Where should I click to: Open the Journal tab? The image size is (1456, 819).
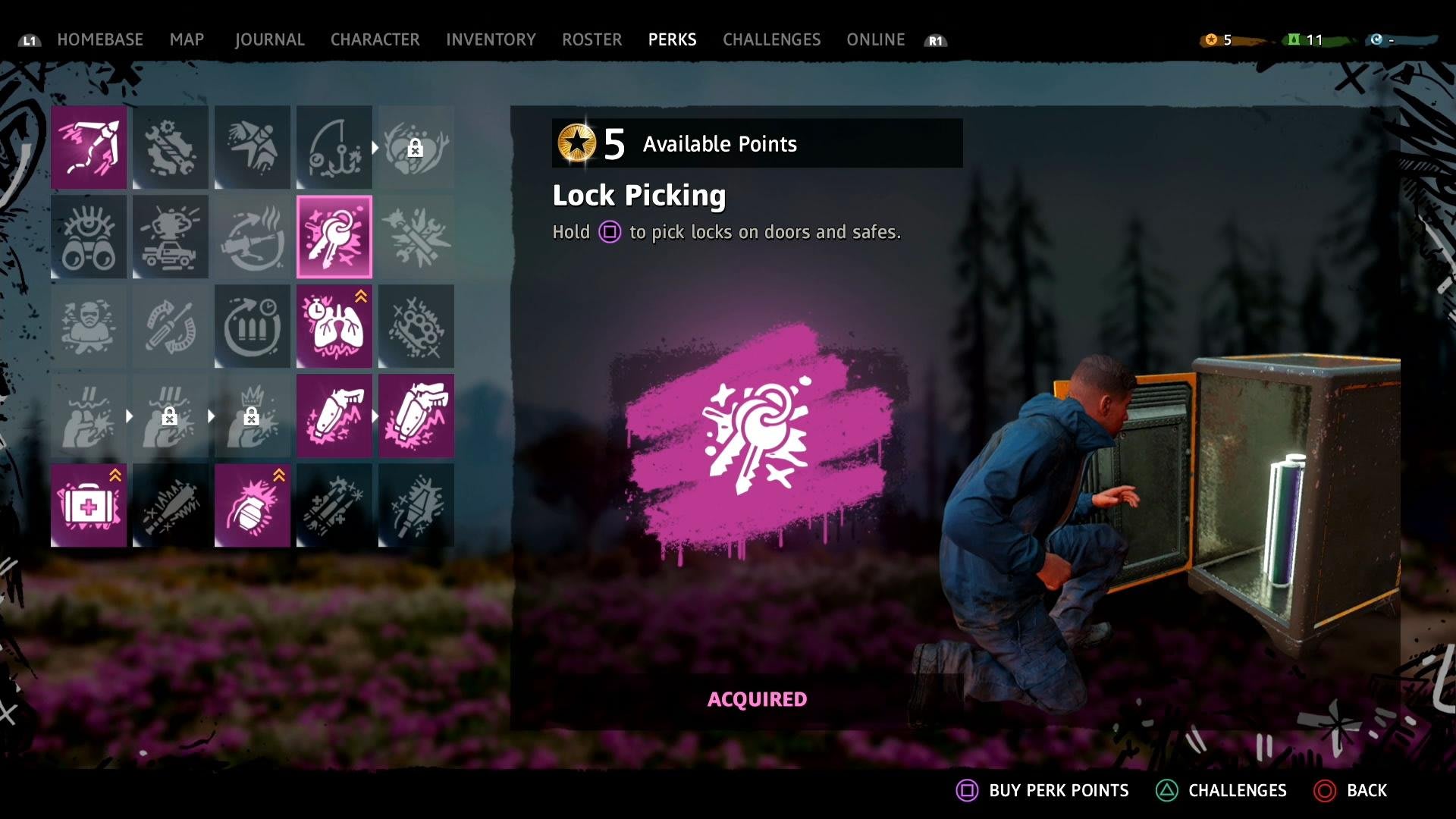point(269,39)
